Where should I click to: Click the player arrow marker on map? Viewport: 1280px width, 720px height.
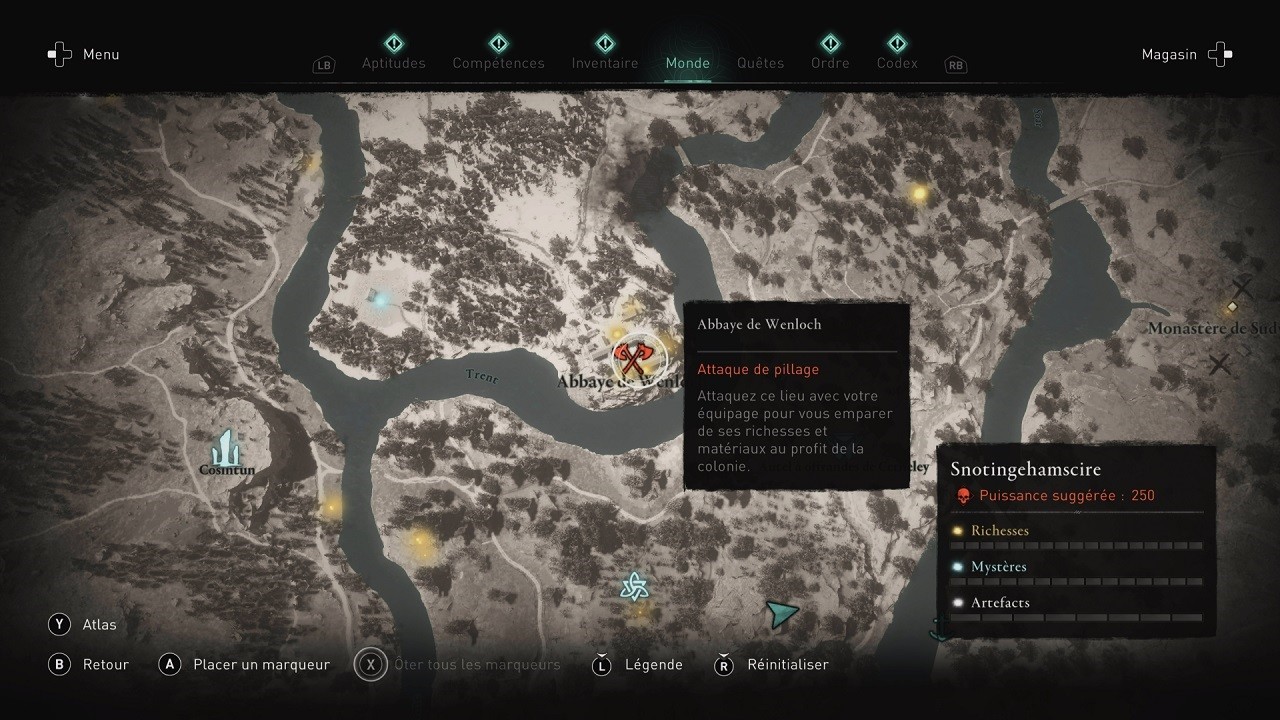pyautogui.click(x=781, y=612)
